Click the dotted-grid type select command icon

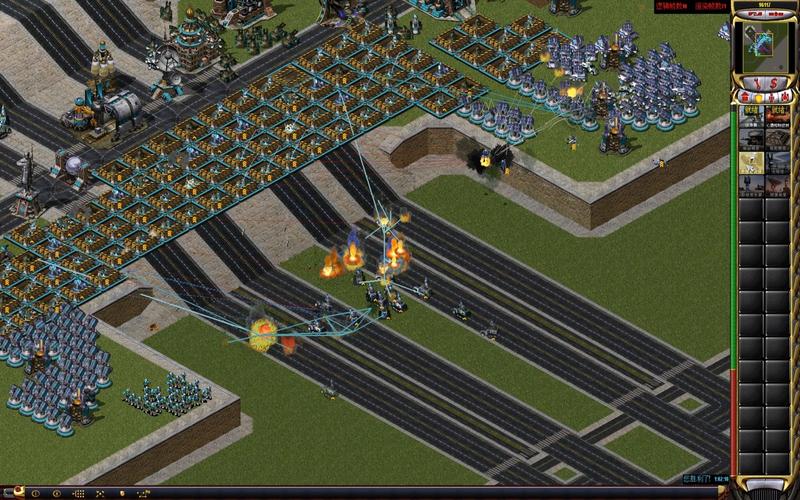77,493
